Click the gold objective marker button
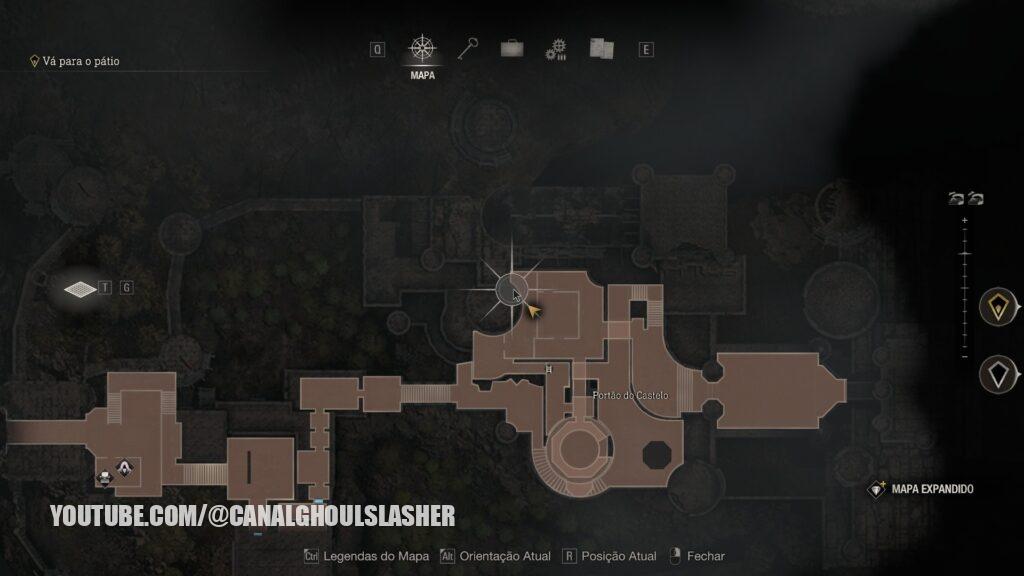Screen dimensions: 1024x576 tap(997, 309)
